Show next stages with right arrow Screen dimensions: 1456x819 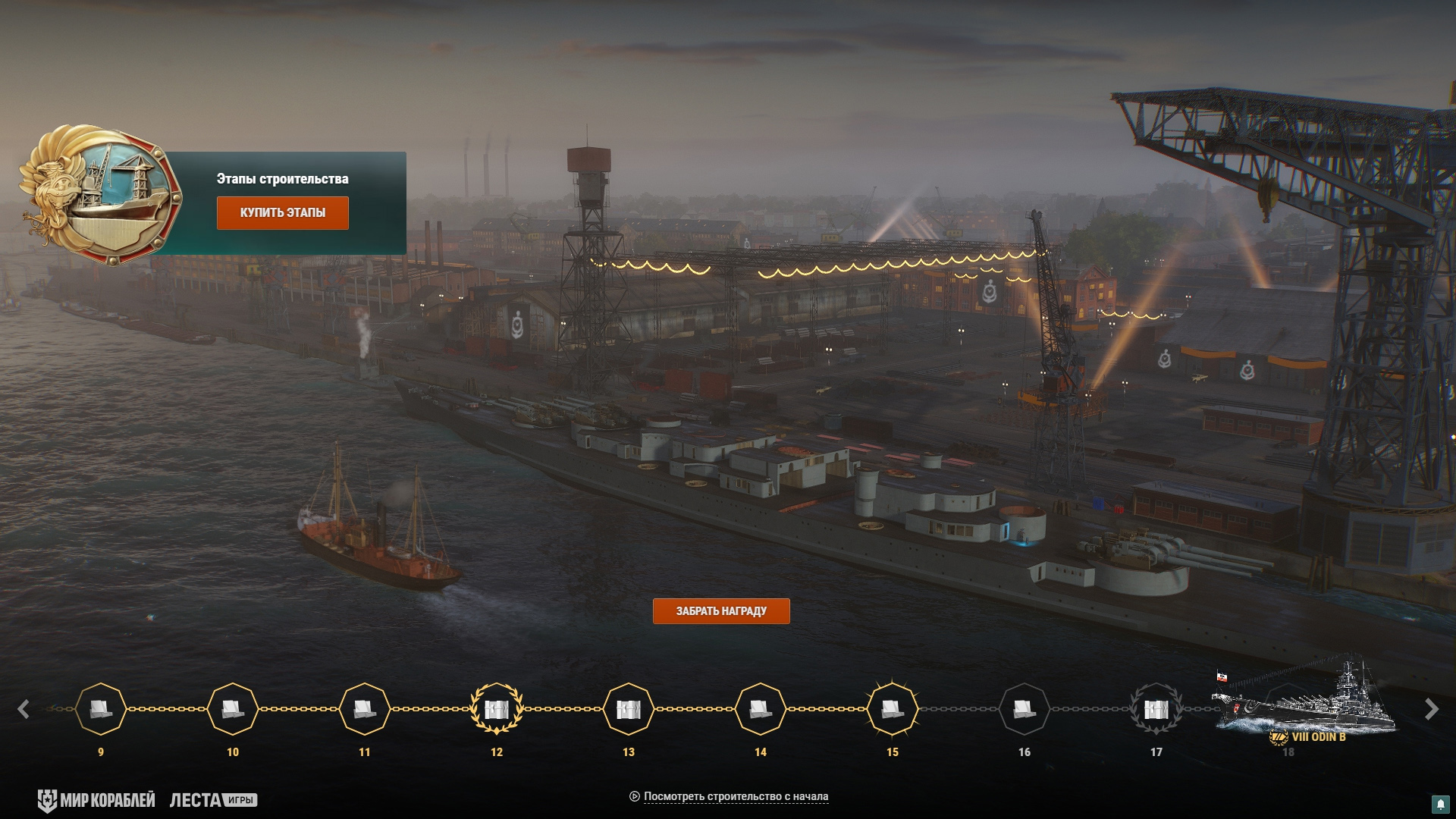[x=1431, y=709]
